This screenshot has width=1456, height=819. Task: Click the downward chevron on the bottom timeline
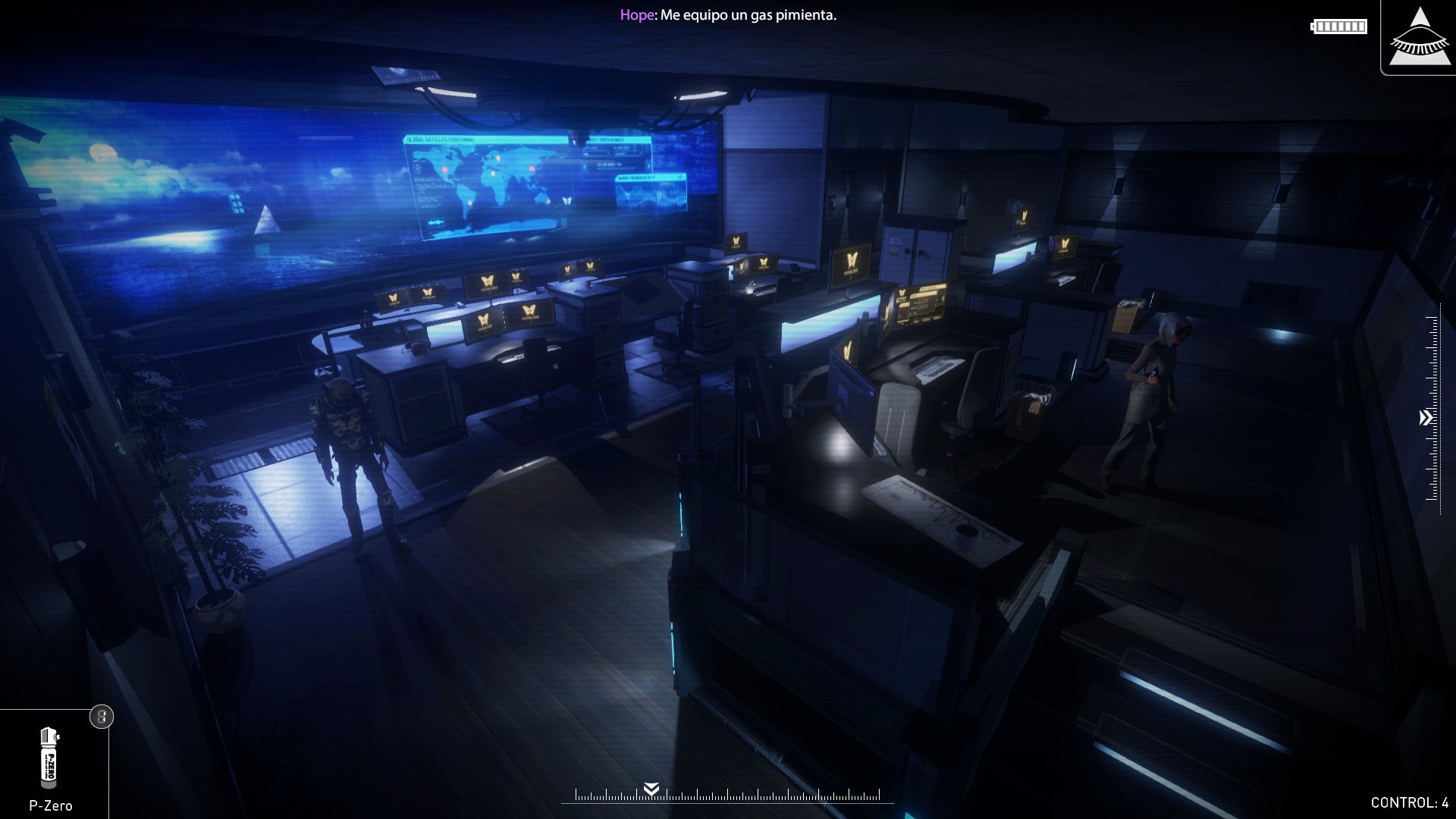pos(651,789)
